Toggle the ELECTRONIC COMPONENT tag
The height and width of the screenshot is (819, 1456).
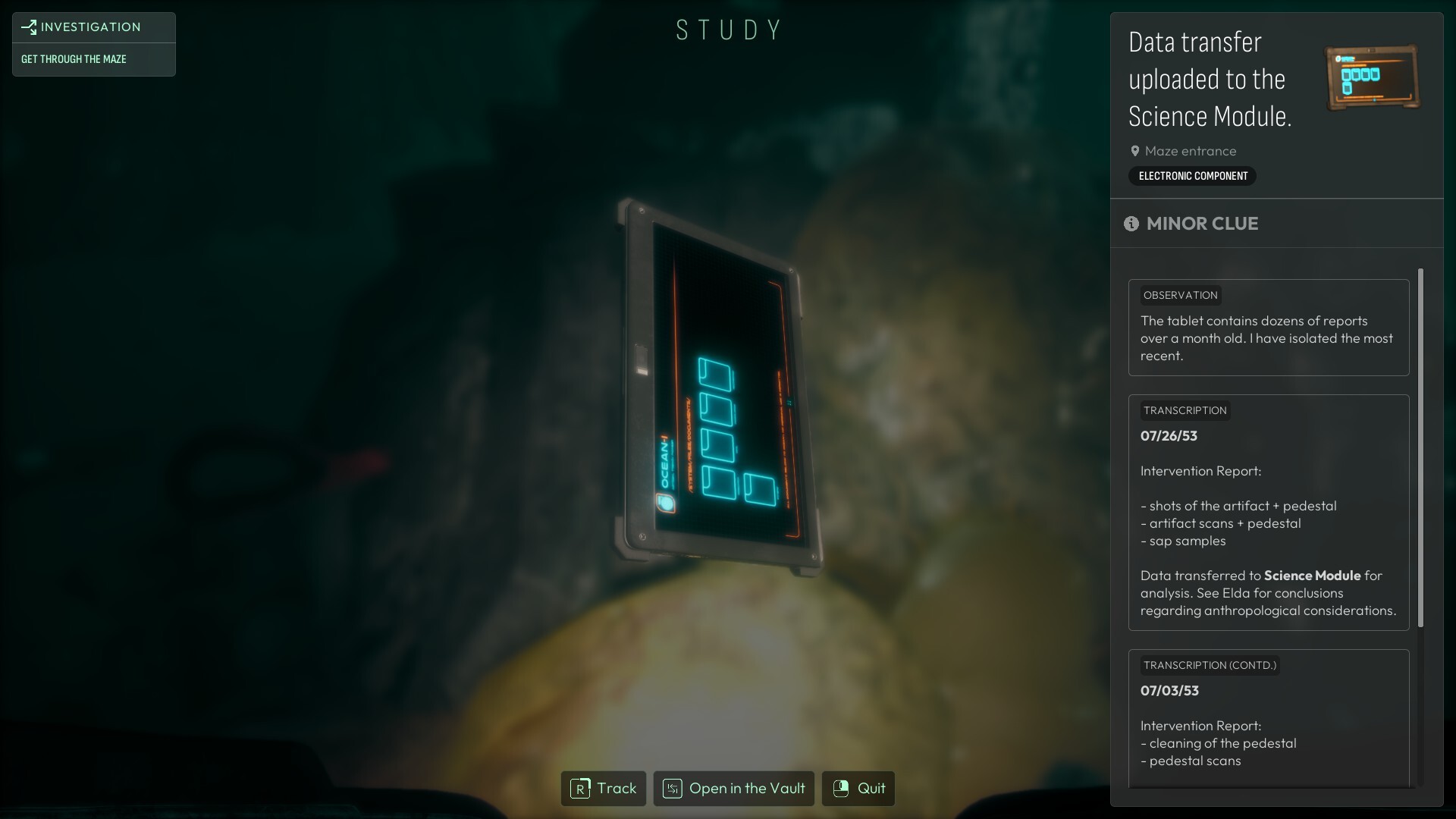tap(1191, 176)
